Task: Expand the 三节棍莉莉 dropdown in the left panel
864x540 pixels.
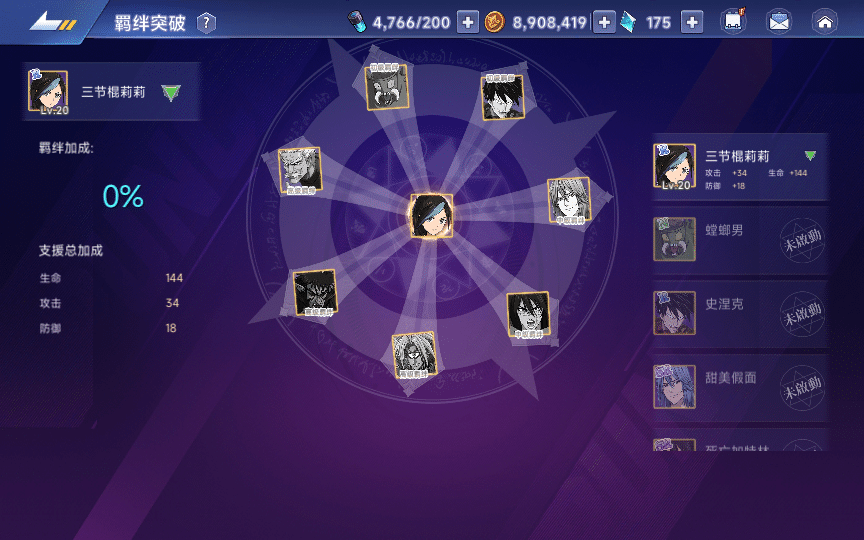Action: pos(172,93)
